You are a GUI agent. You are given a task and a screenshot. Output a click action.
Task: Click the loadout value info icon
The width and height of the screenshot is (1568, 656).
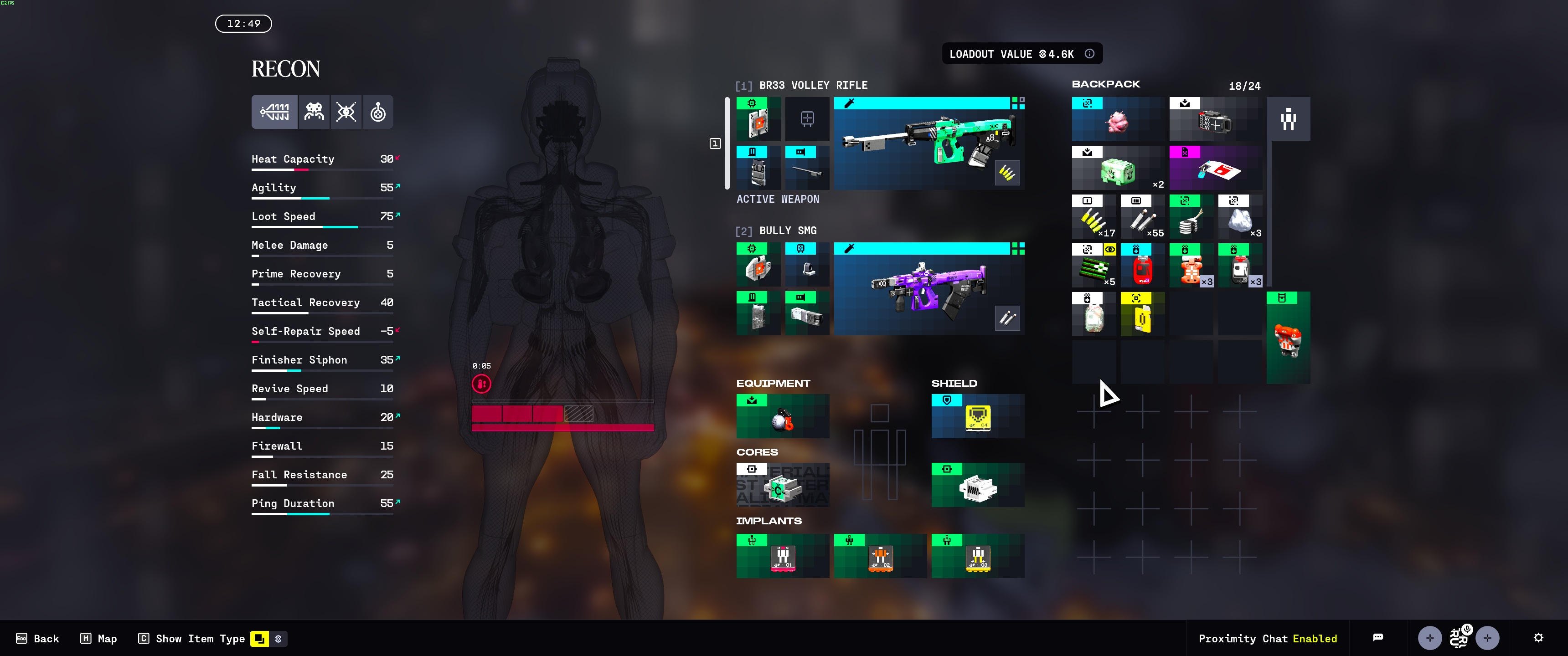coord(1089,54)
